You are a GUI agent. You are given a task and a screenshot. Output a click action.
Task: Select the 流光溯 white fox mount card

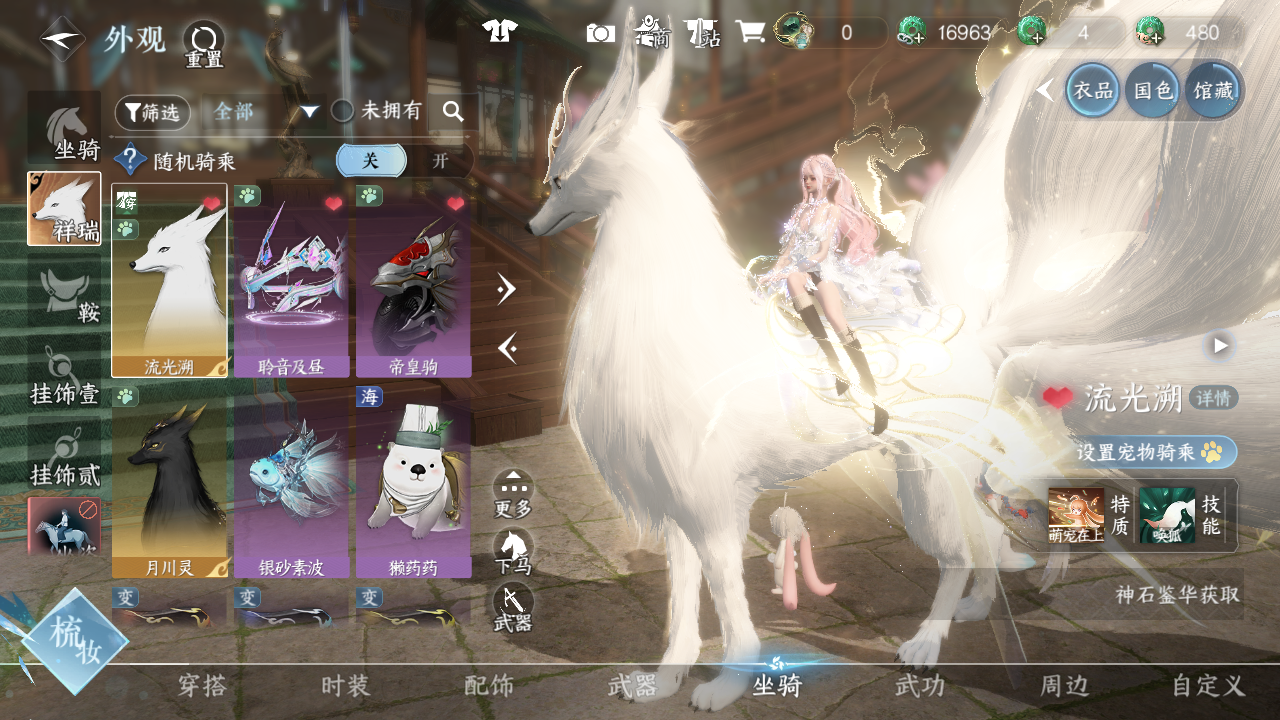pos(169,280)
